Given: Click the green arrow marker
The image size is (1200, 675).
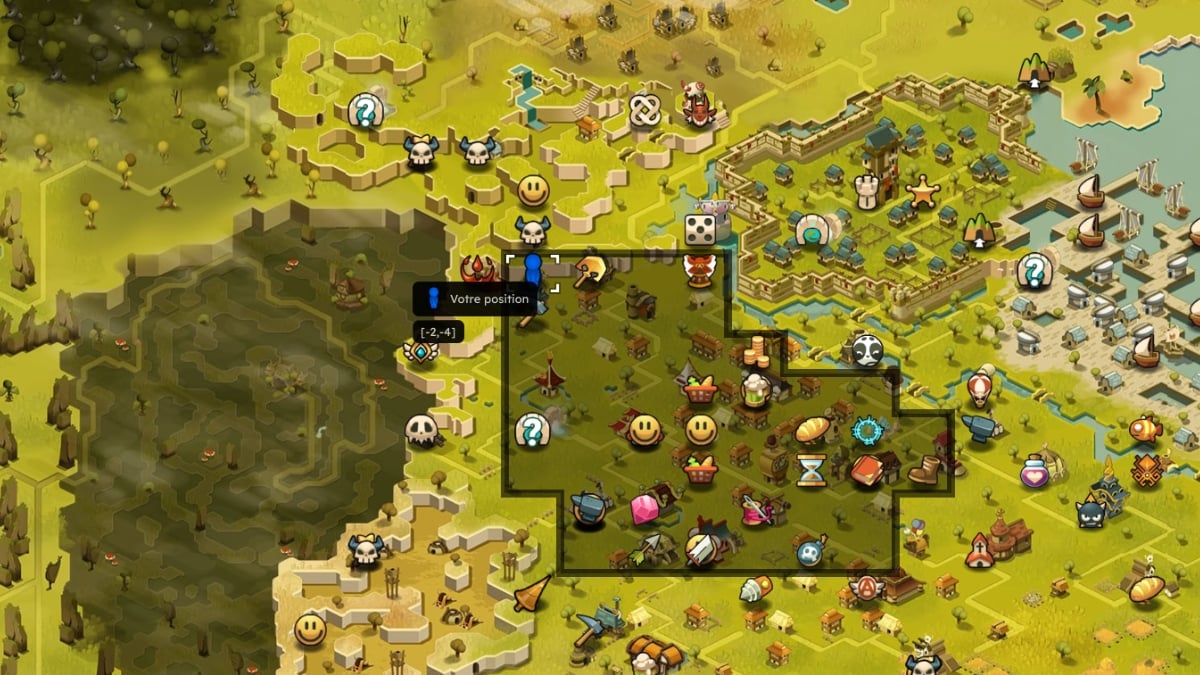Looking at the screenshot, I should tap(645, 549).
